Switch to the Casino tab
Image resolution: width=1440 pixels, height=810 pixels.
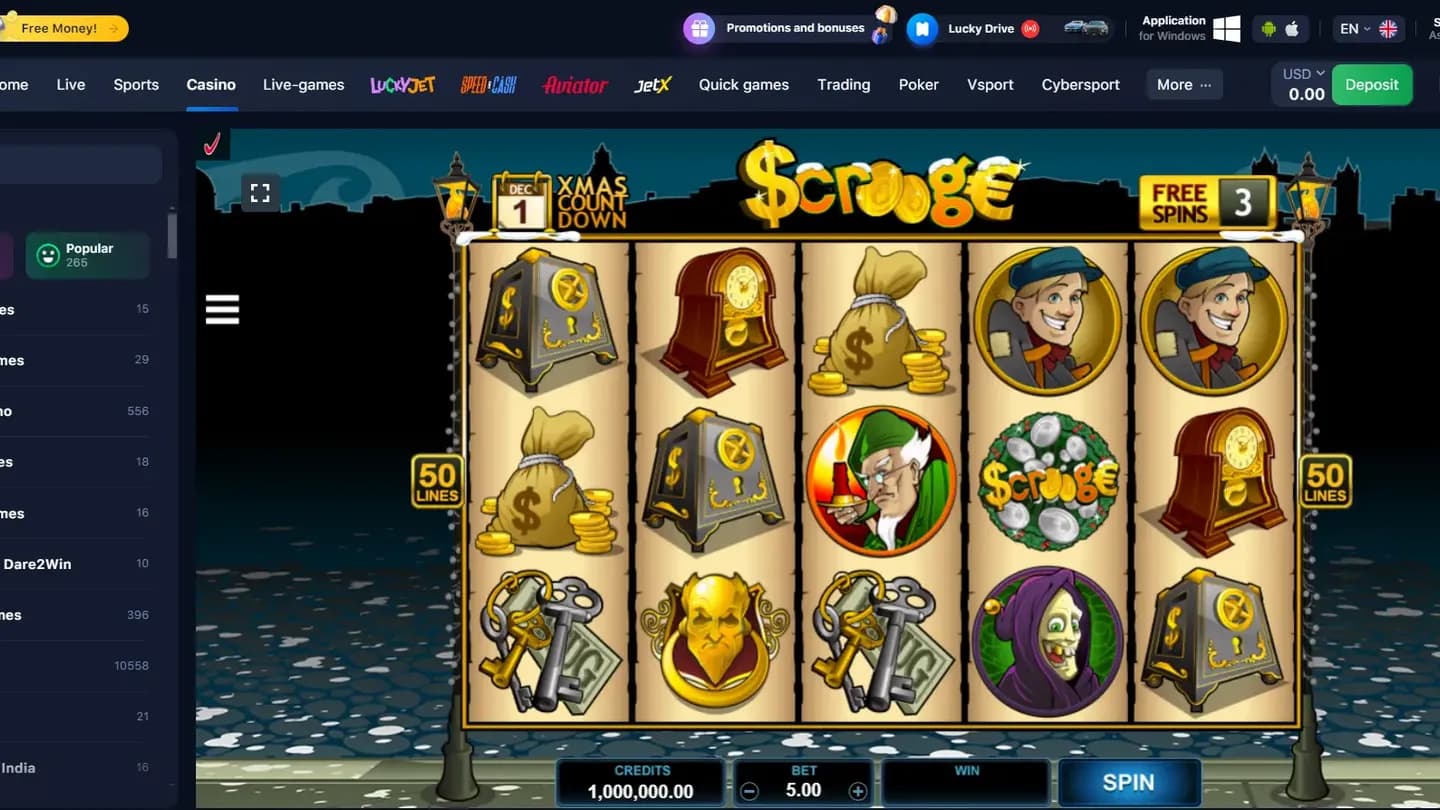click(x=211, y=85)
